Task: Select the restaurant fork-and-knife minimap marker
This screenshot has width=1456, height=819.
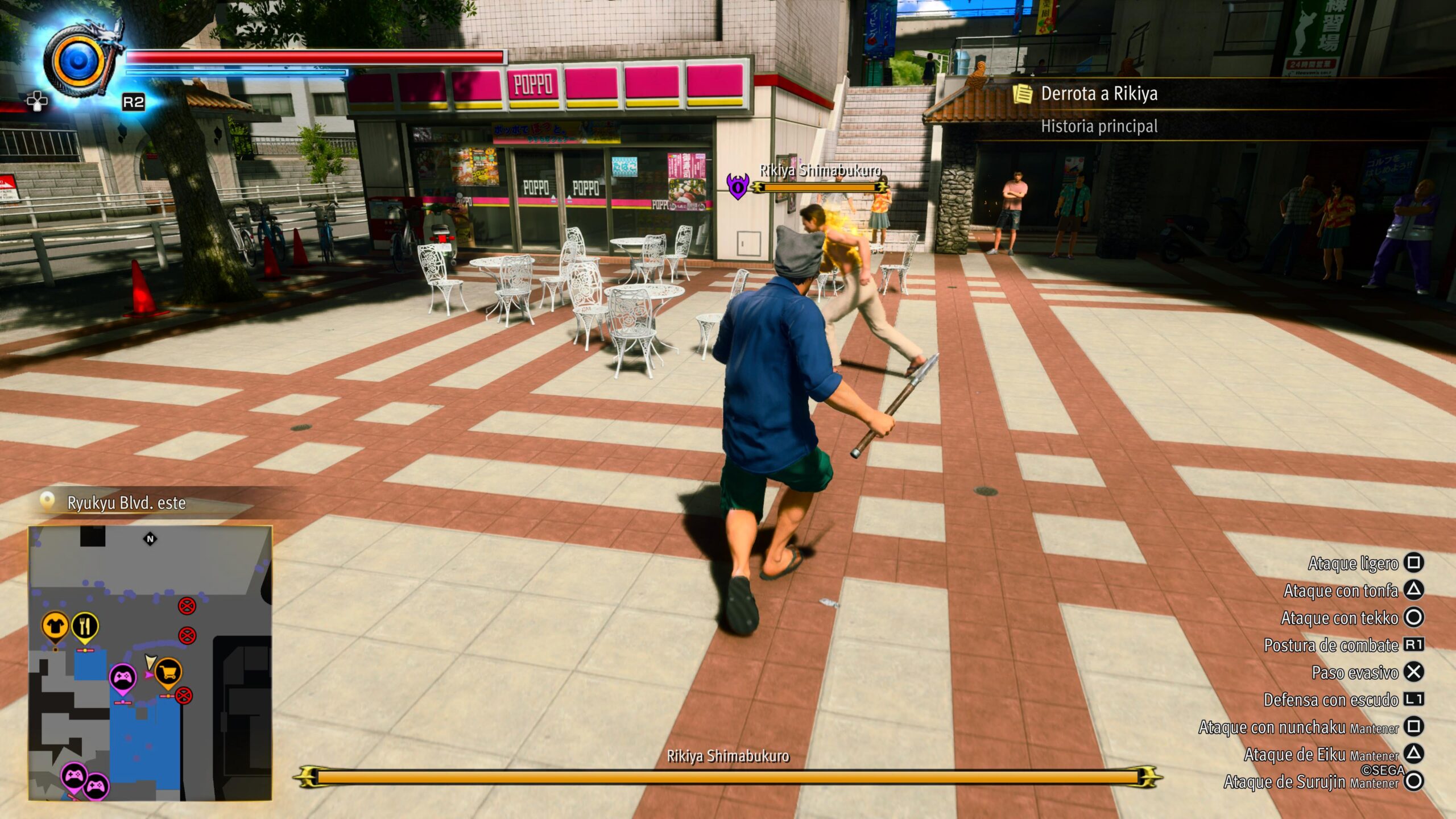Action: click(x=85, y=626)
